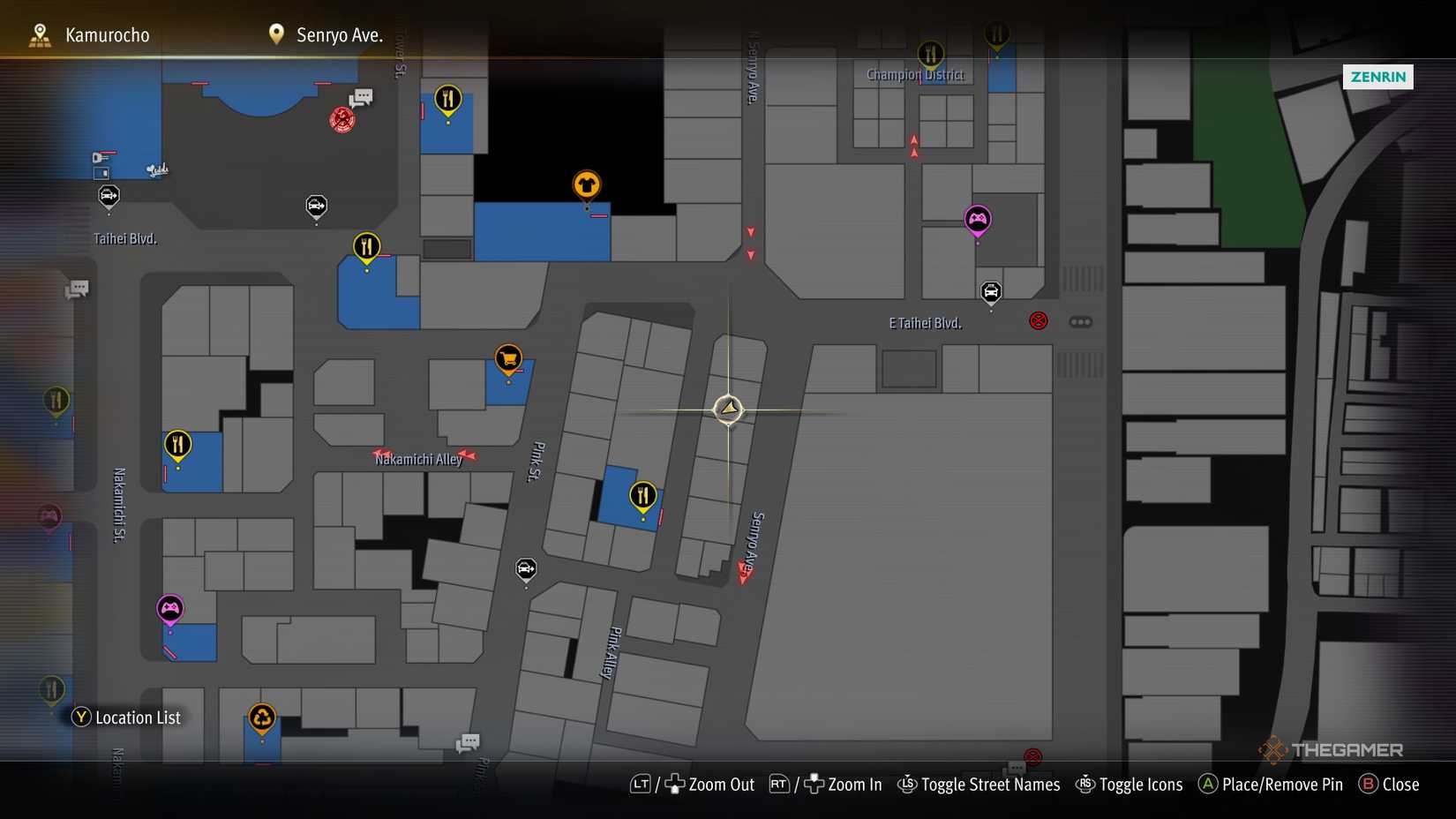Click the pink arcade pin on Nakamichi St
The width and height of the screenshot is (1456, 819).
[x=169, y=608]
